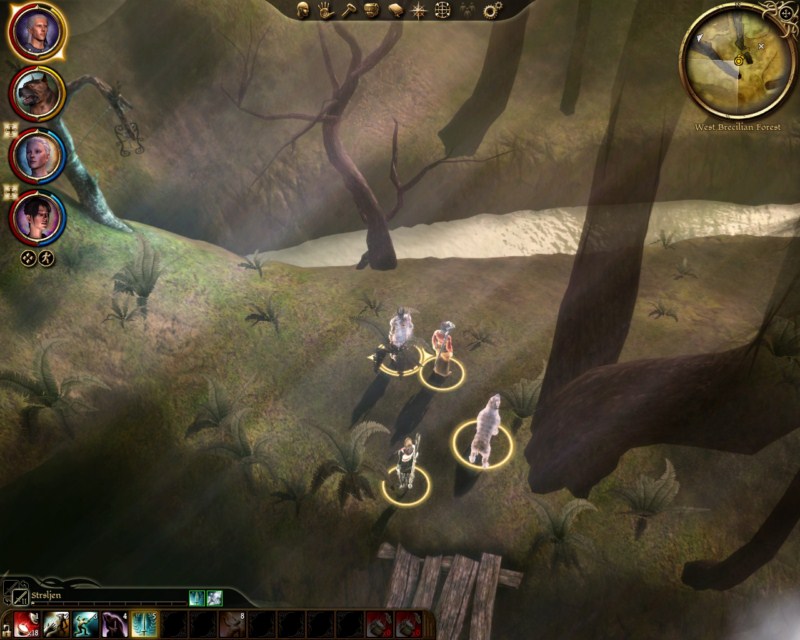Open the game options gears icon
Viewport: 800px width, 640px height.
coord(492,10)
